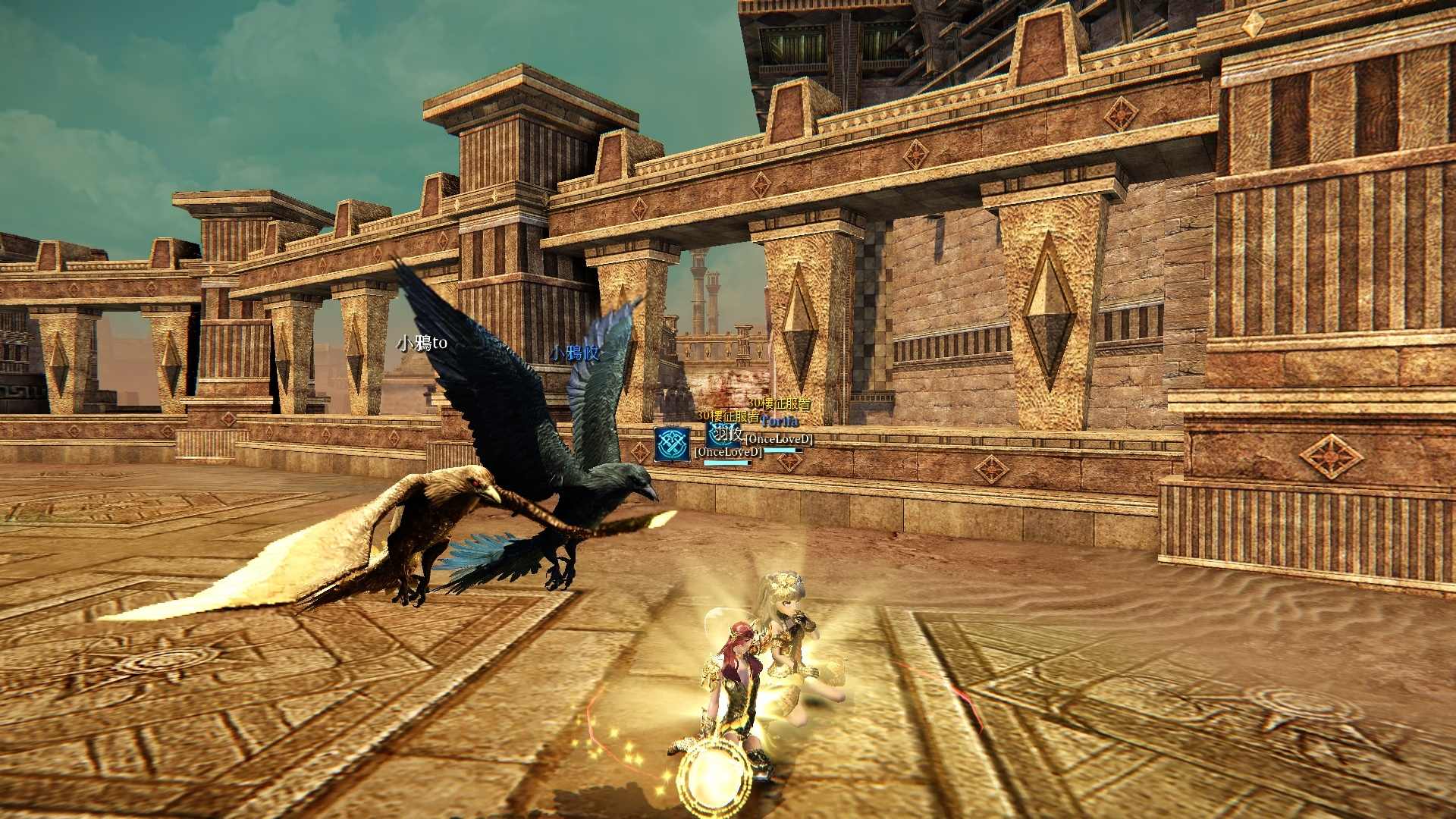Target the blue 小鴉攸 pet nameplate
1456x819 pixels.
tap(575, 353)
